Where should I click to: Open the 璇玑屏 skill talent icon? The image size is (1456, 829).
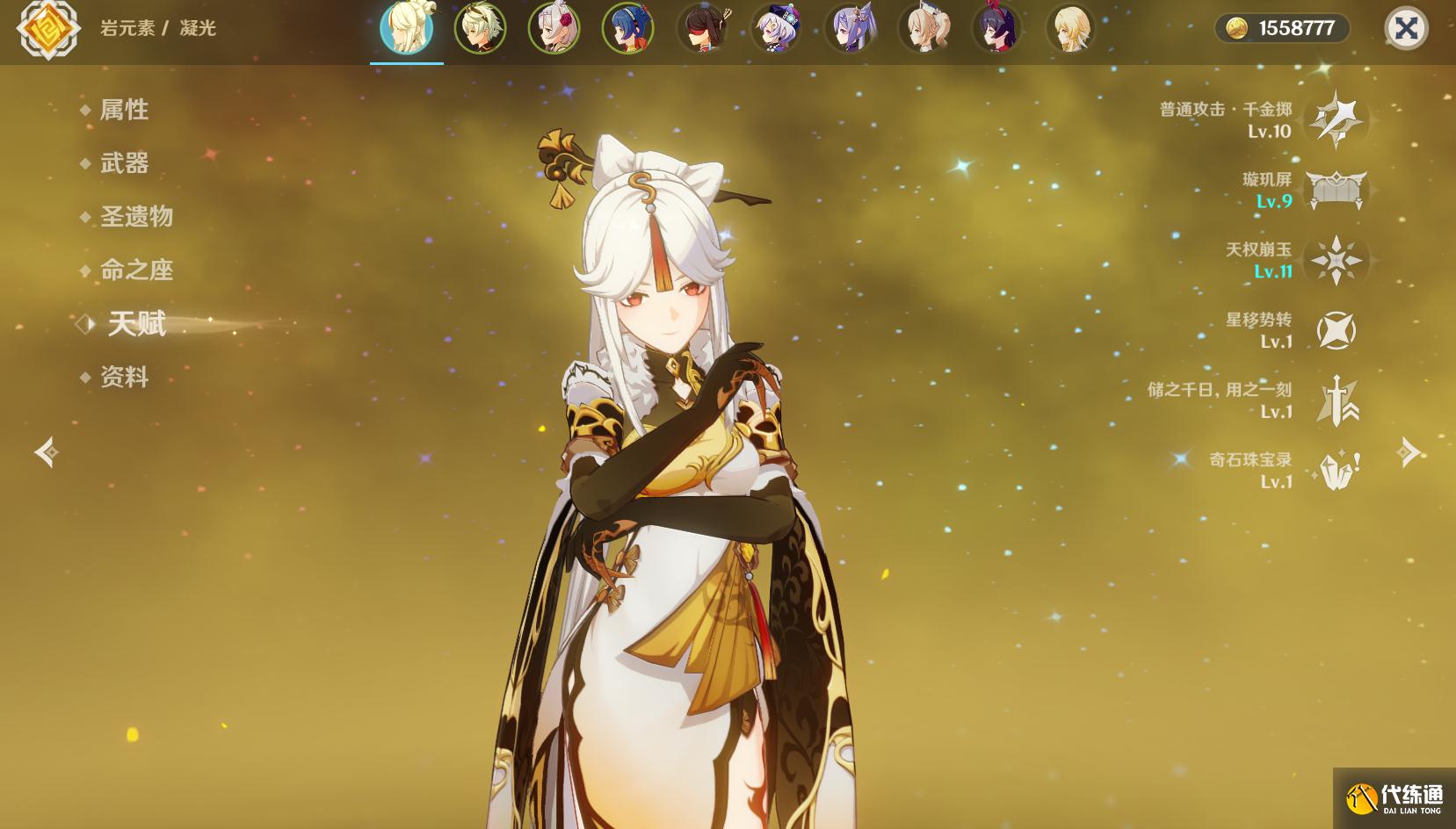pyautogui.click(x=1336, y=190)
